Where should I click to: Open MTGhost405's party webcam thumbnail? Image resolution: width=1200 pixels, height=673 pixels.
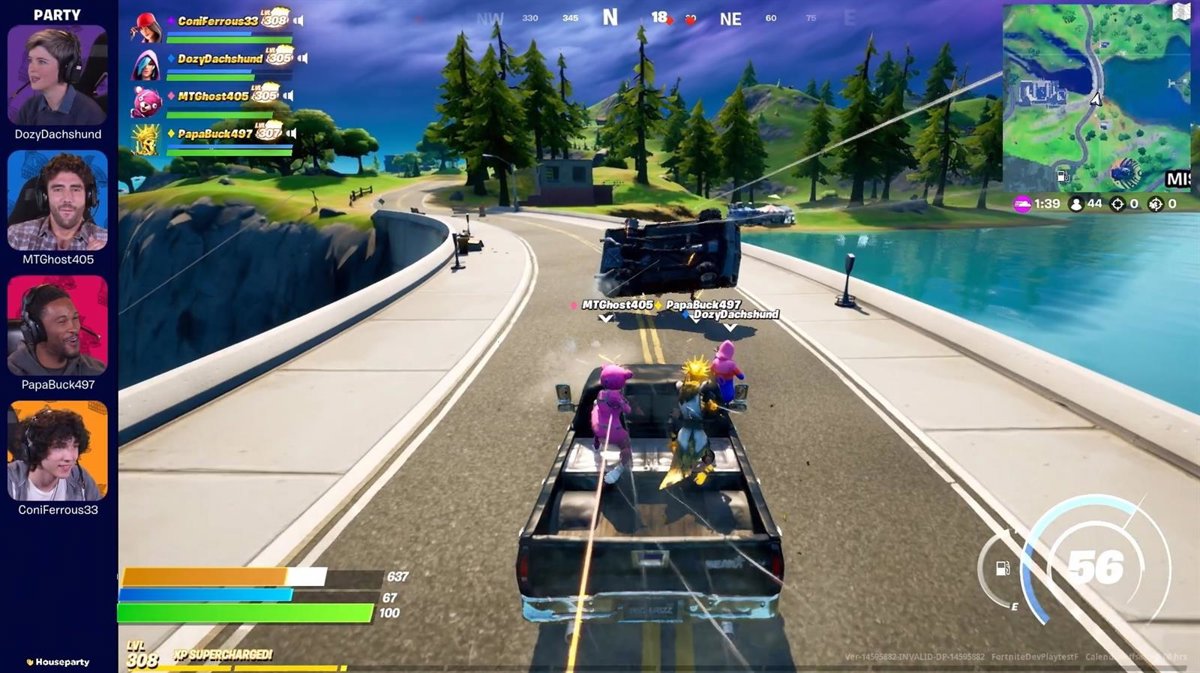[x=58, y=200]
